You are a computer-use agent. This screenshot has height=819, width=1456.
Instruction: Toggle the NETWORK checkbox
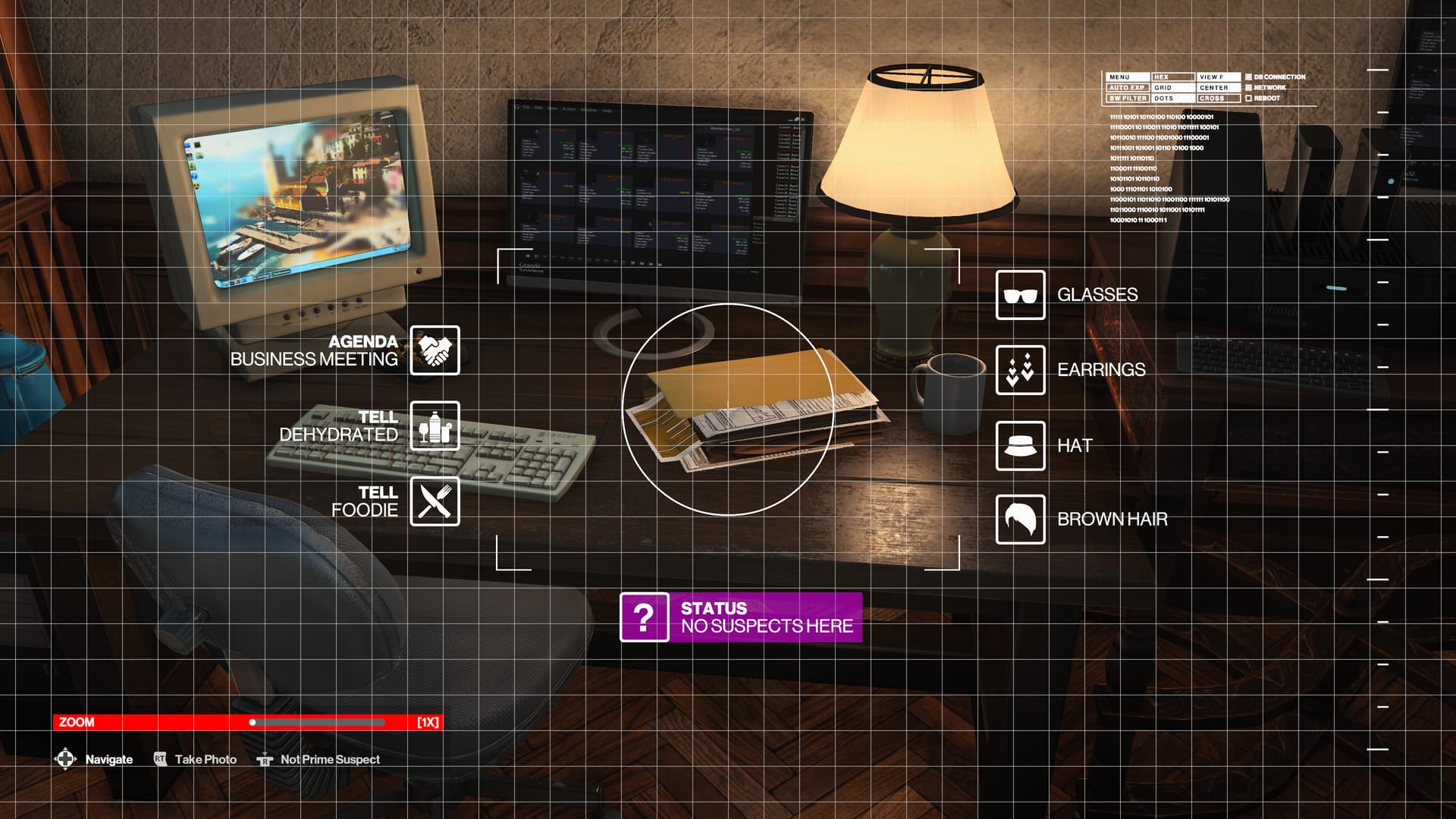tap(1248, 88)
